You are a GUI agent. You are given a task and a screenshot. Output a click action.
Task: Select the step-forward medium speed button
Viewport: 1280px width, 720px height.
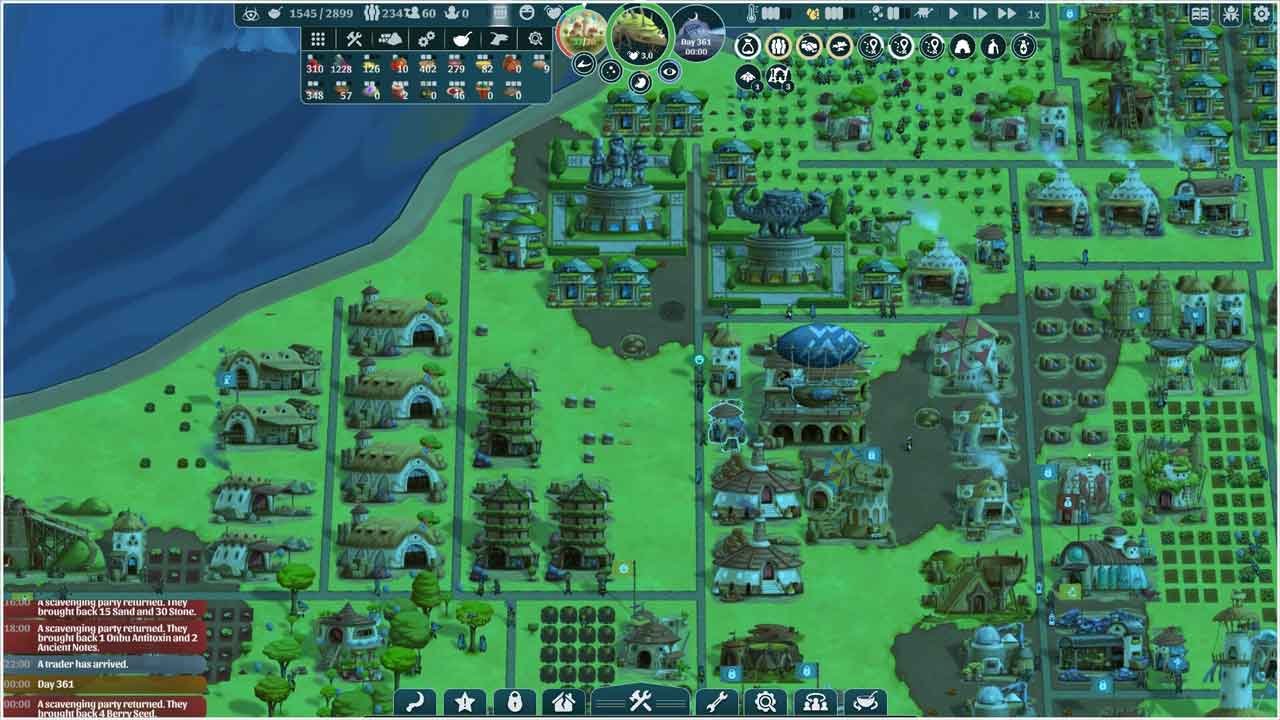(980, 14)
